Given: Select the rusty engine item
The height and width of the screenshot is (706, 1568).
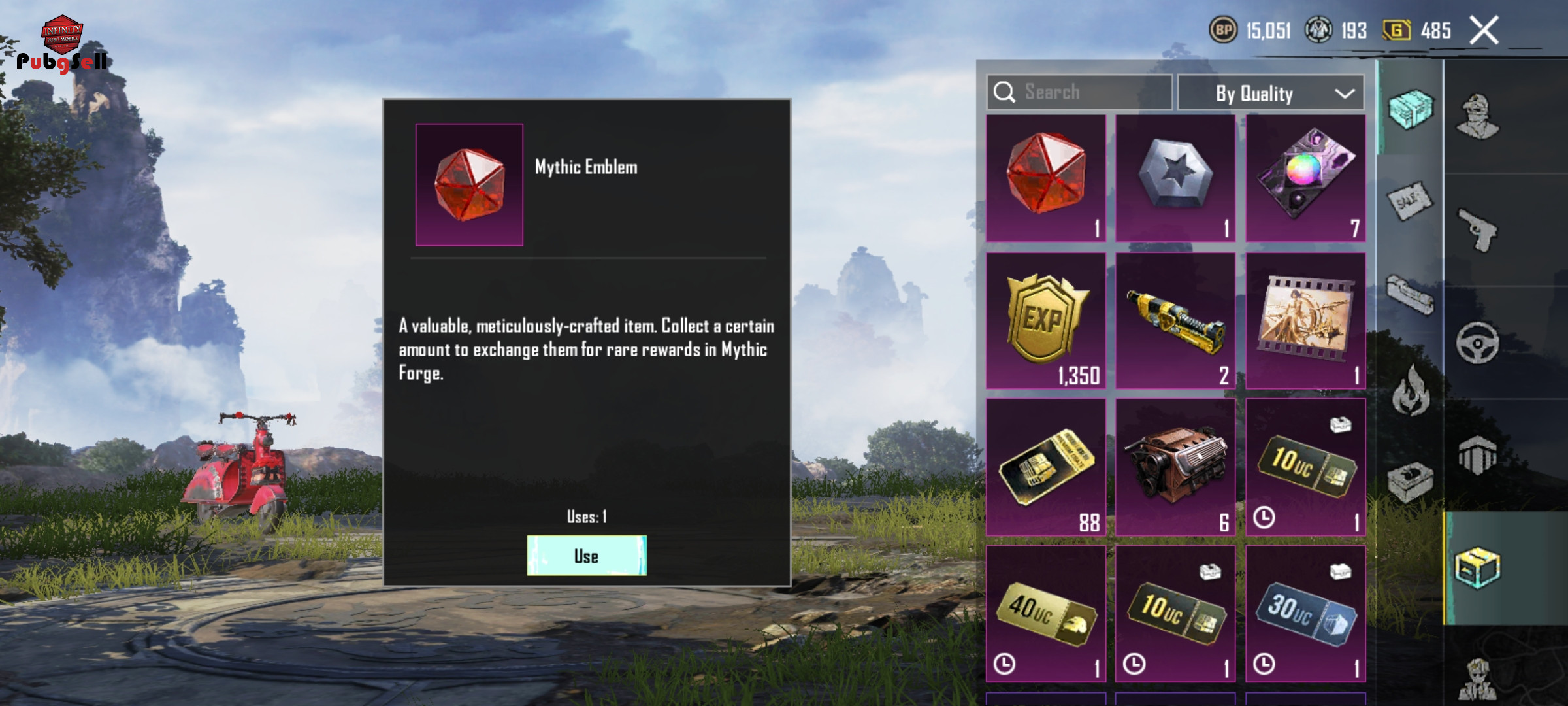Looking at the screenshot, I should coord(1175,468).
